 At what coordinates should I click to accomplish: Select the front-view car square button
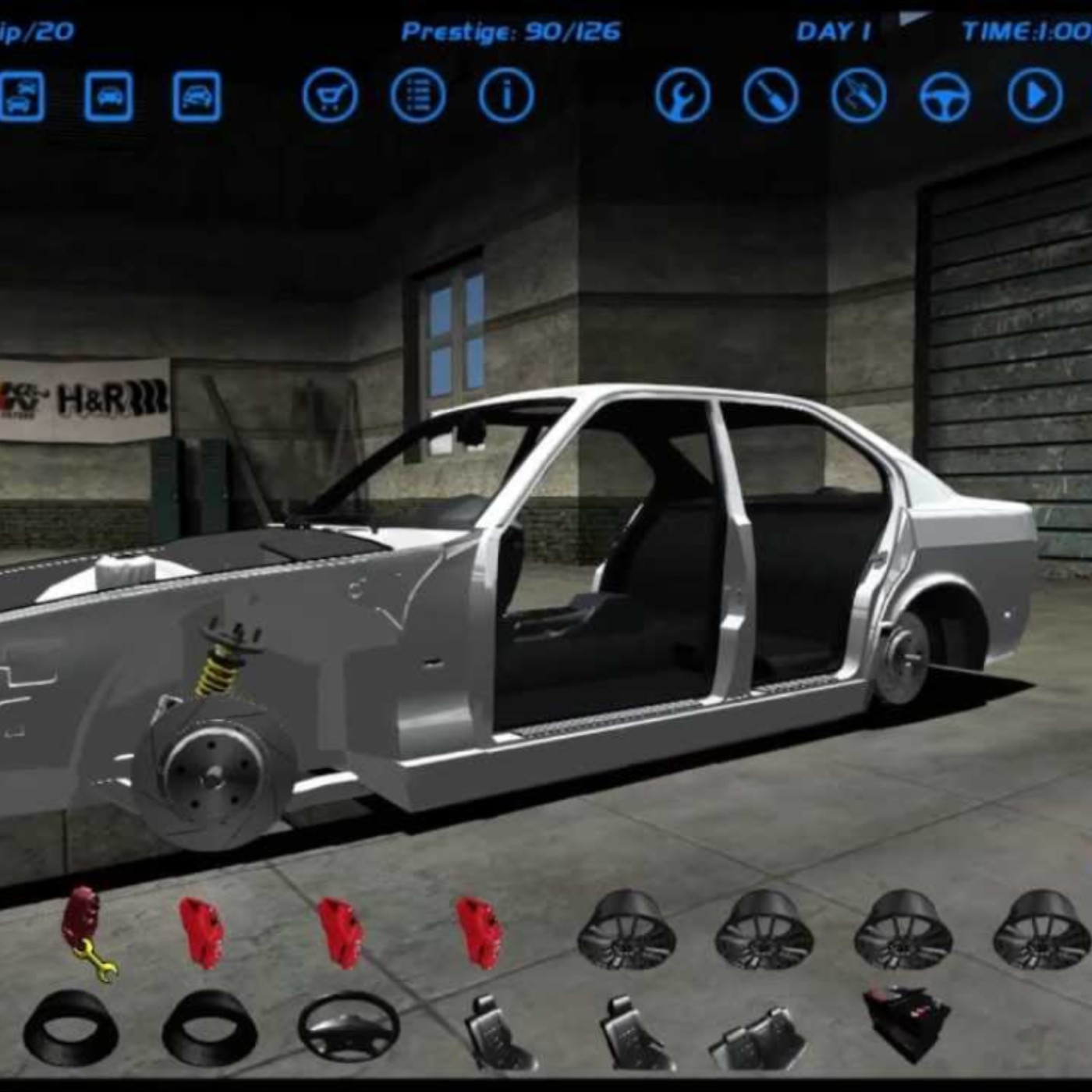coord(108,97)
